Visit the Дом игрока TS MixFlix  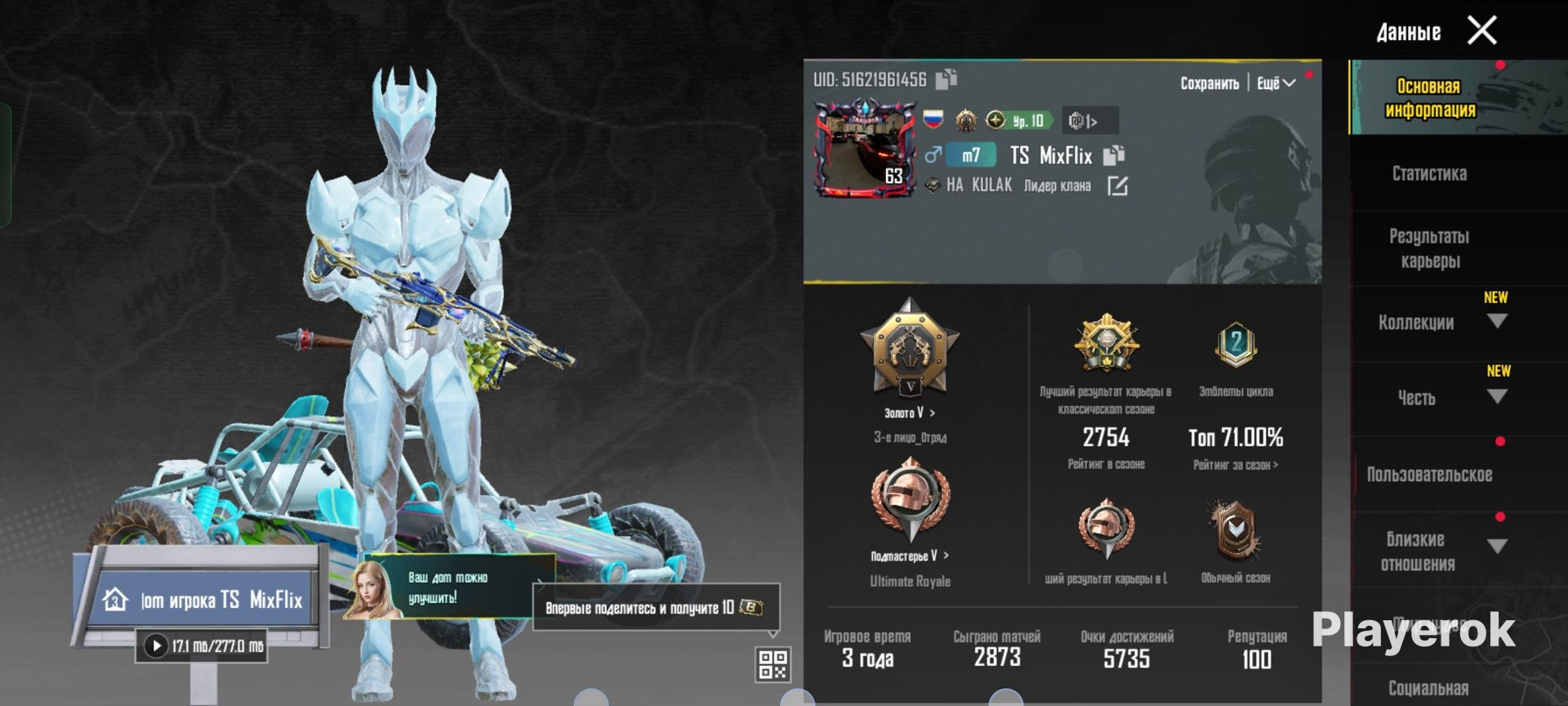point(203,600)
